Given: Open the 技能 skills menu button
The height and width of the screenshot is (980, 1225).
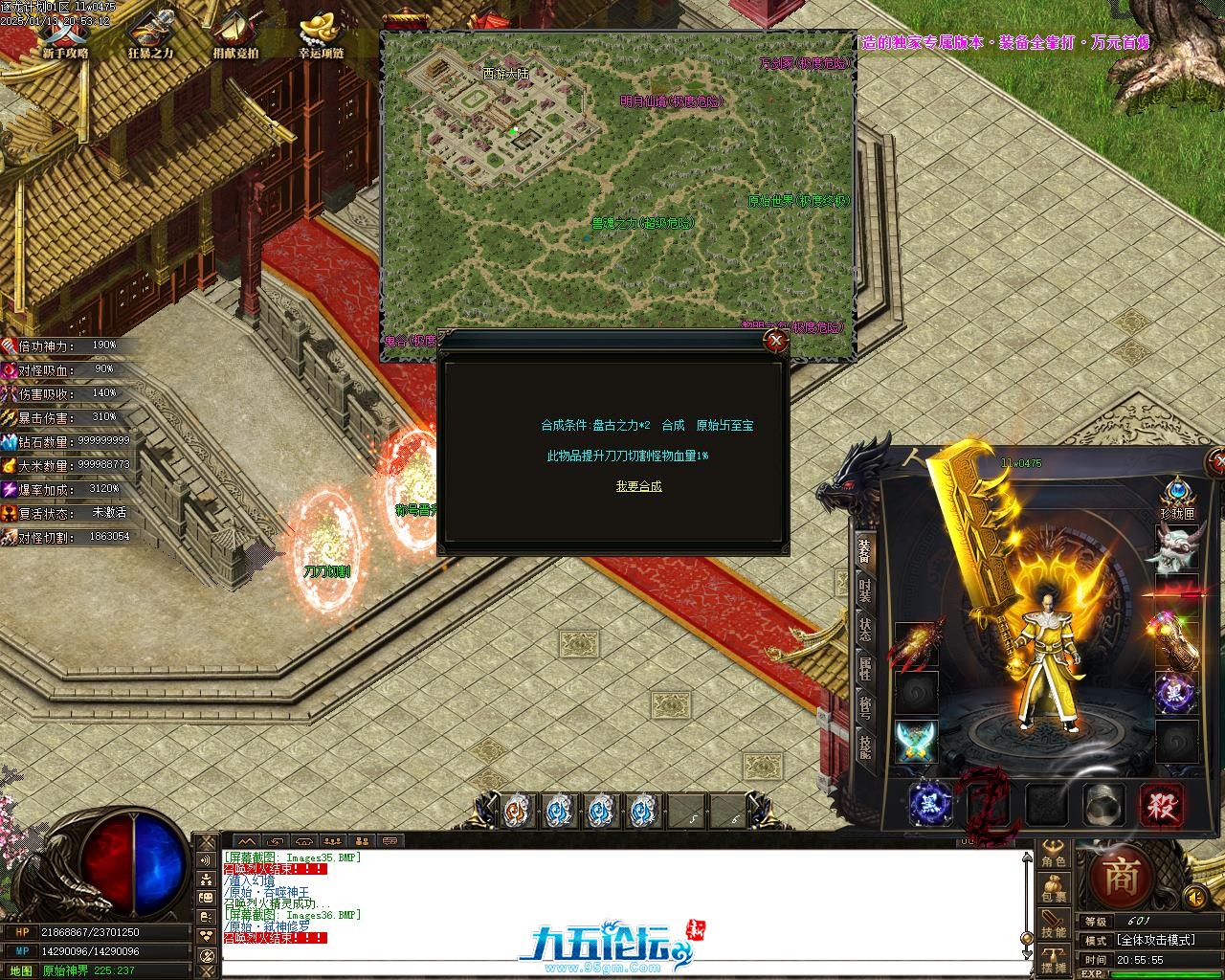Looking at the screenshot, I should tap(1054, 925).
